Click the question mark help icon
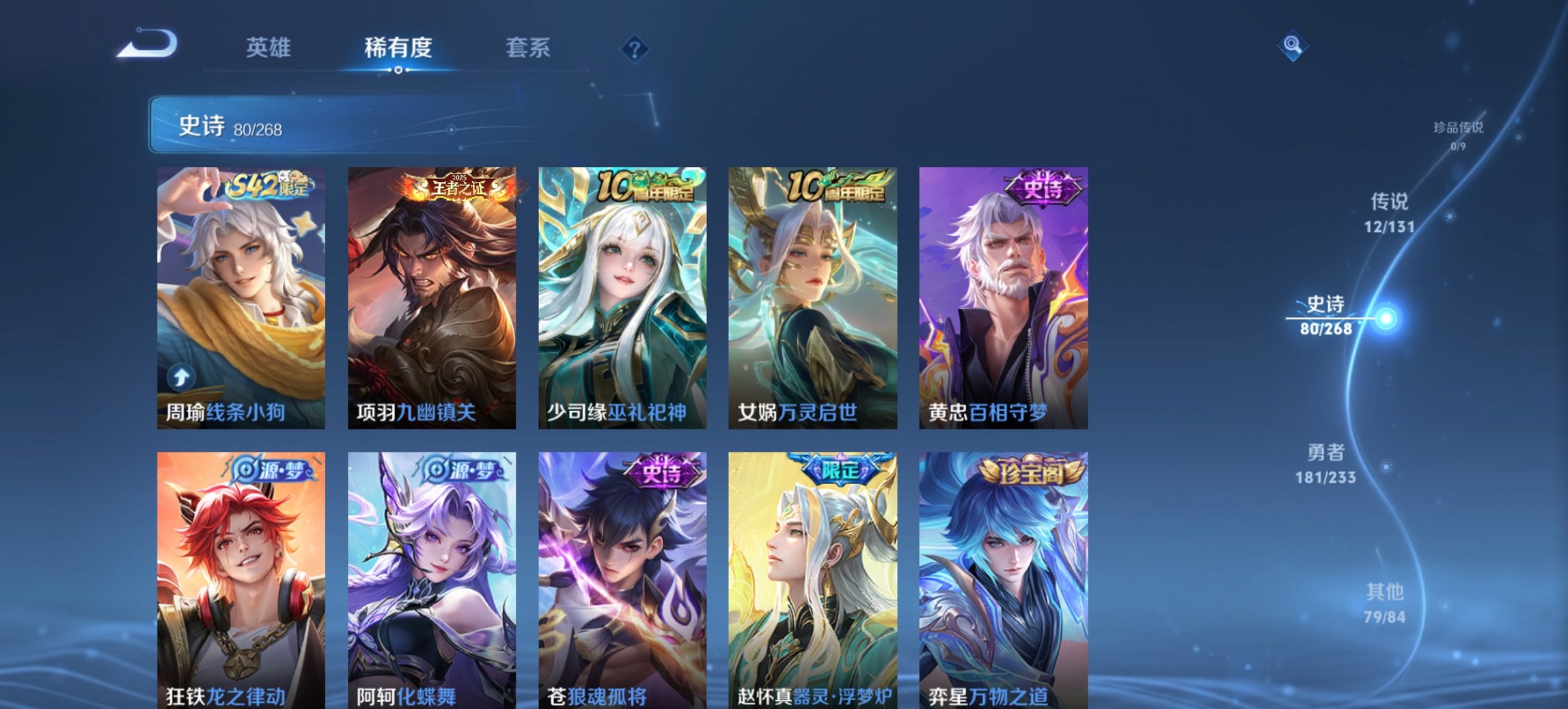 coord(635,49)
